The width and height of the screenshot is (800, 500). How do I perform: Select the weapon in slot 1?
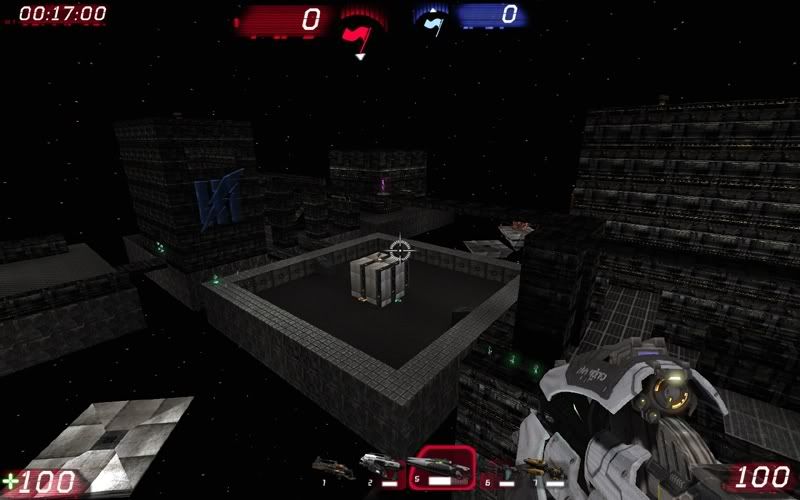333,464
